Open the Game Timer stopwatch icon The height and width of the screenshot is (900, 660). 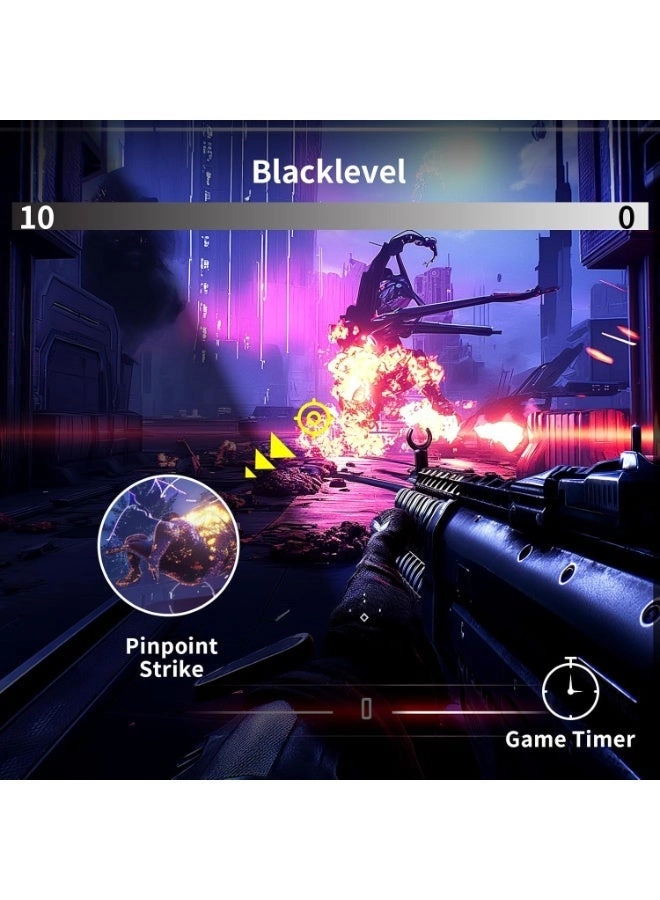click(x=570, y=689)
